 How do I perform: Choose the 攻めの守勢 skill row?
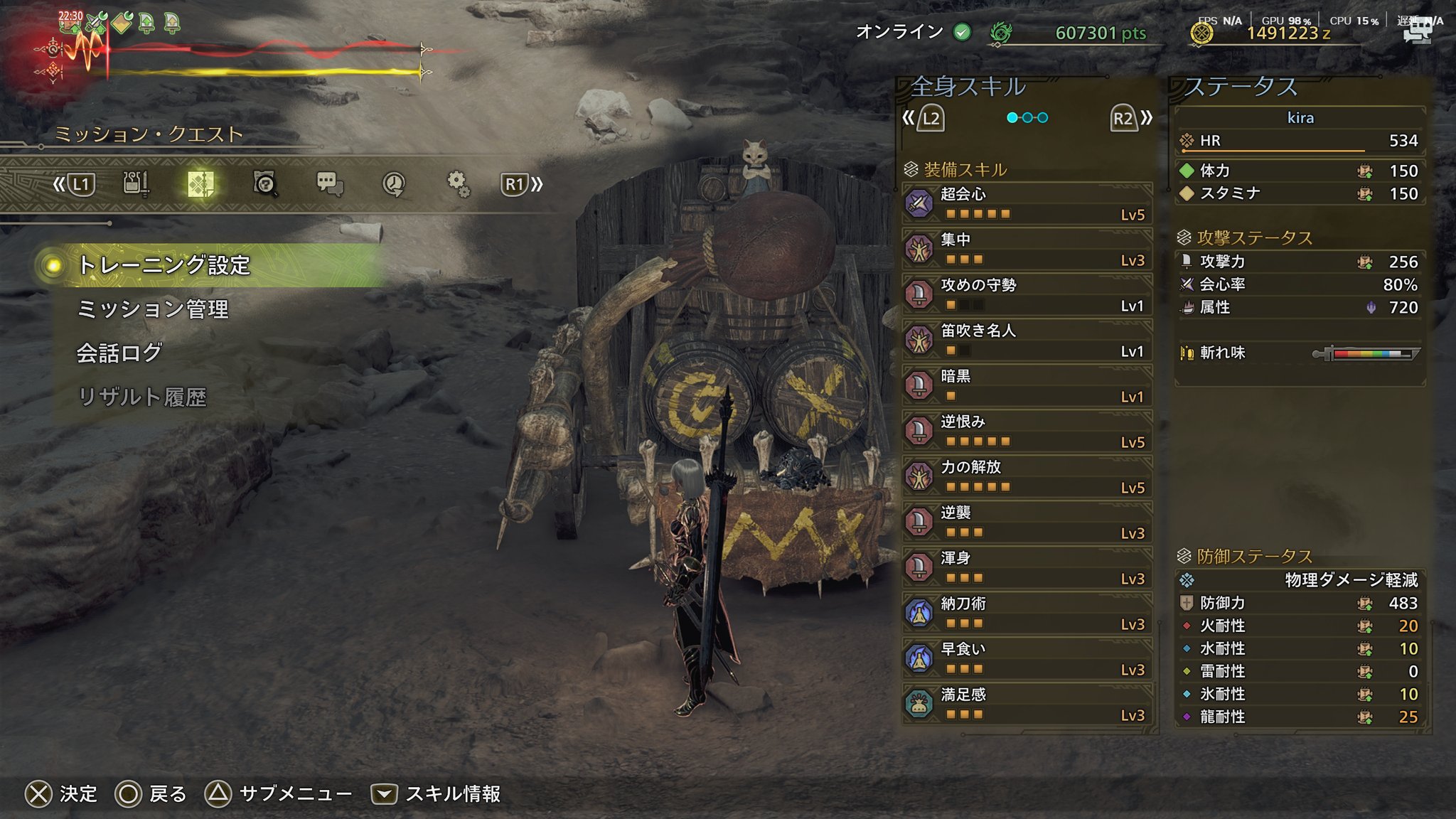(x=1027, y=295)
